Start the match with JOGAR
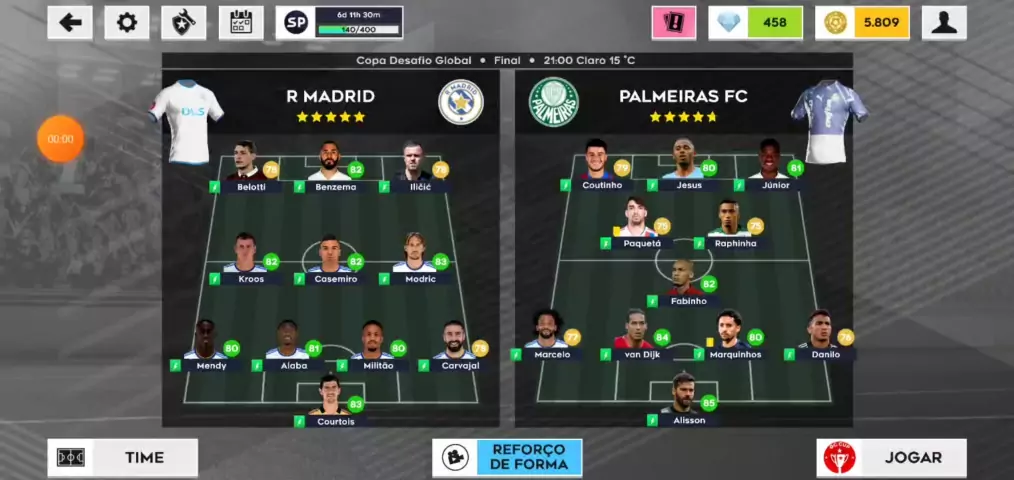Viewport: 1014px width, 480px height. 891,457
